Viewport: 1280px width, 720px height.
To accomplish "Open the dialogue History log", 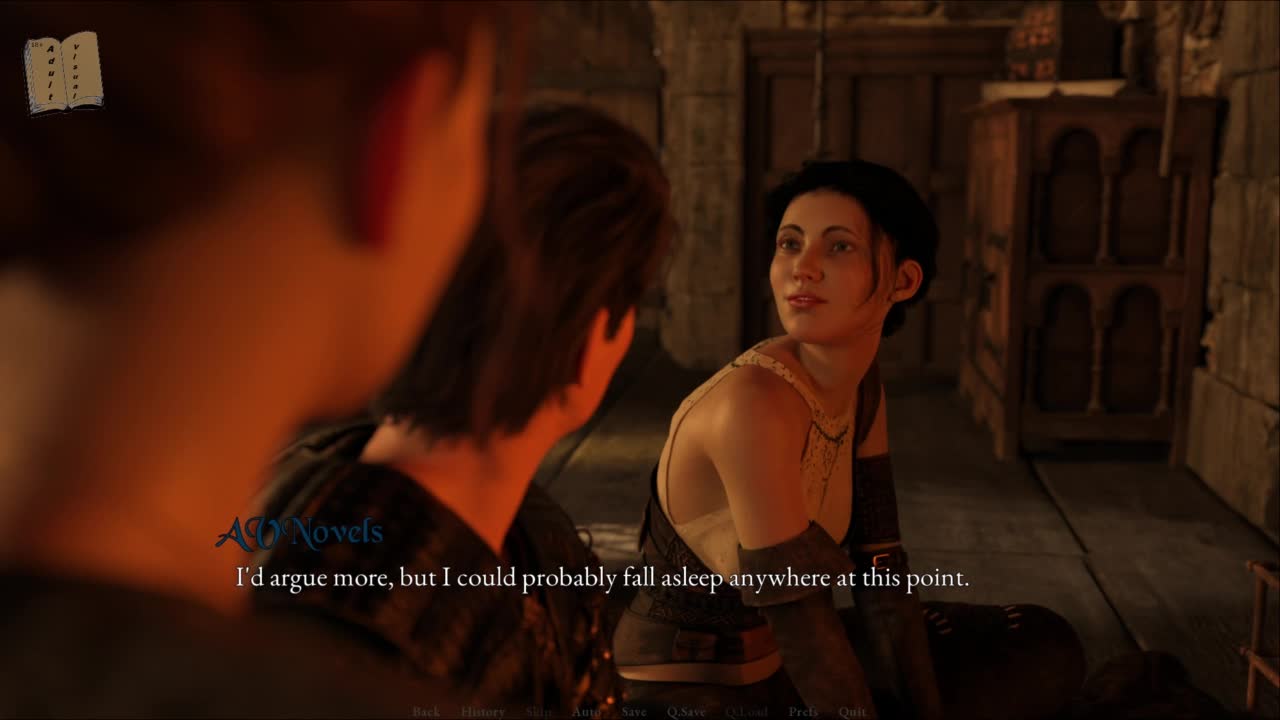I will pyautogui.click(x=483, y=712).
